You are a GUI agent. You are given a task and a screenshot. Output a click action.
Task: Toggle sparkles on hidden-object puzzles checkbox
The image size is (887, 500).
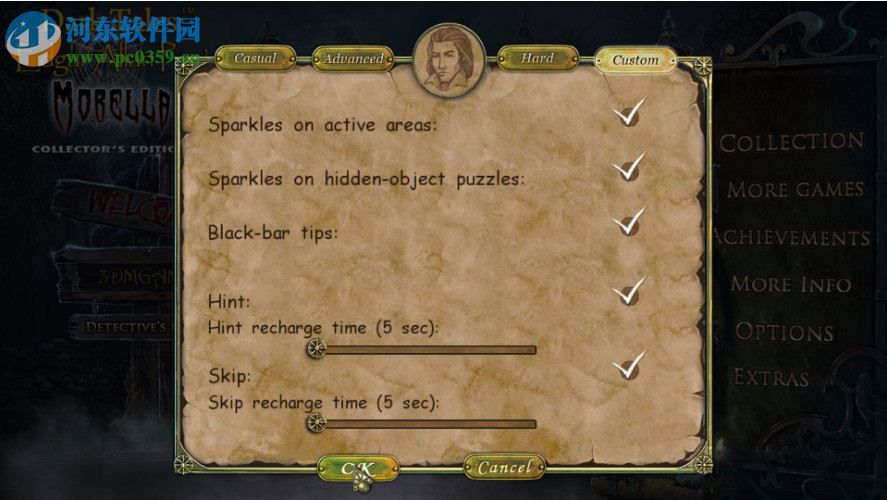coord(628,169)
